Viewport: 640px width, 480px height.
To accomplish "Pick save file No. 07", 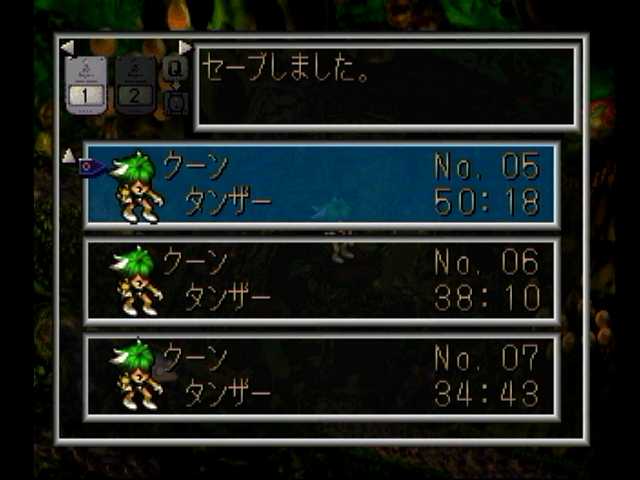I will 322,375.
